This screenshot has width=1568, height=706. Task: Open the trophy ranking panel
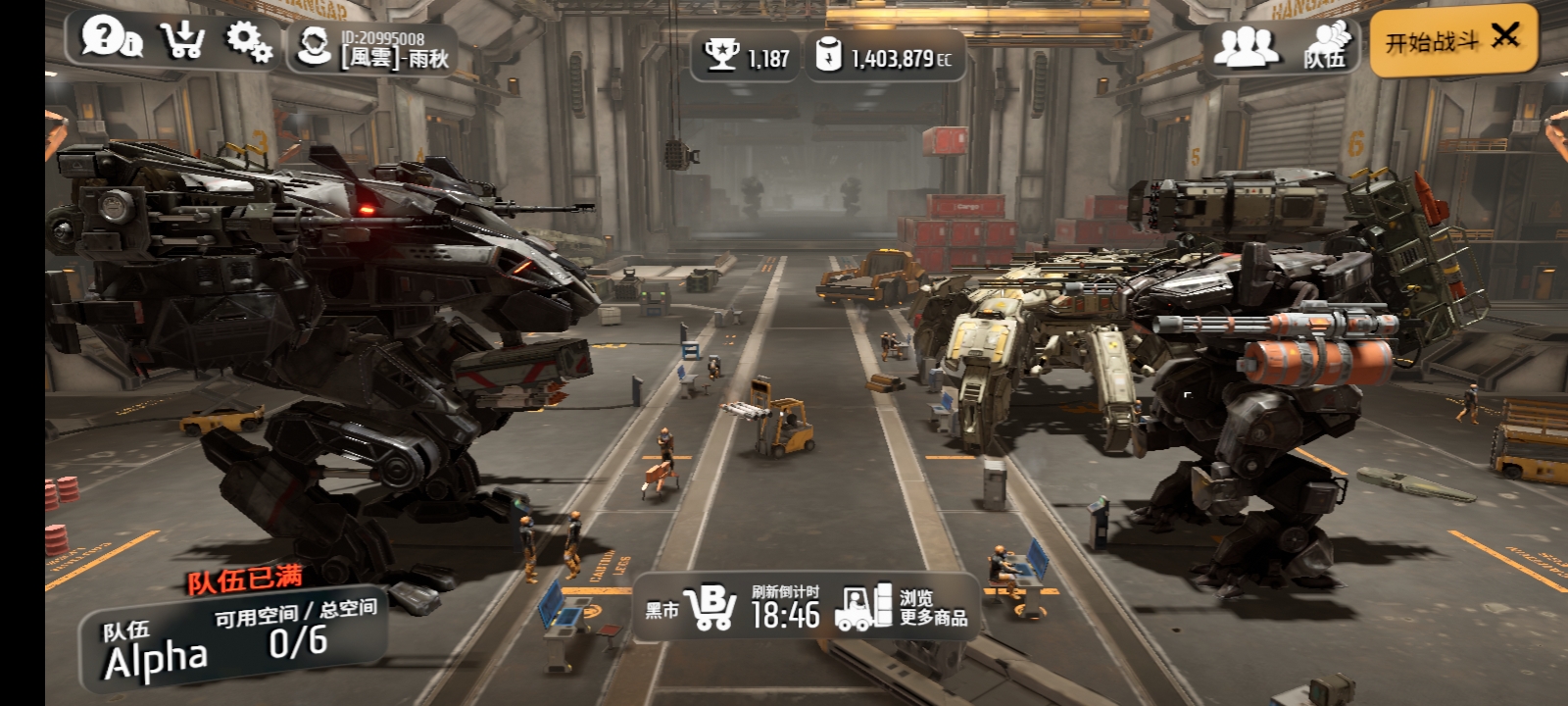(x=746, y=56)
